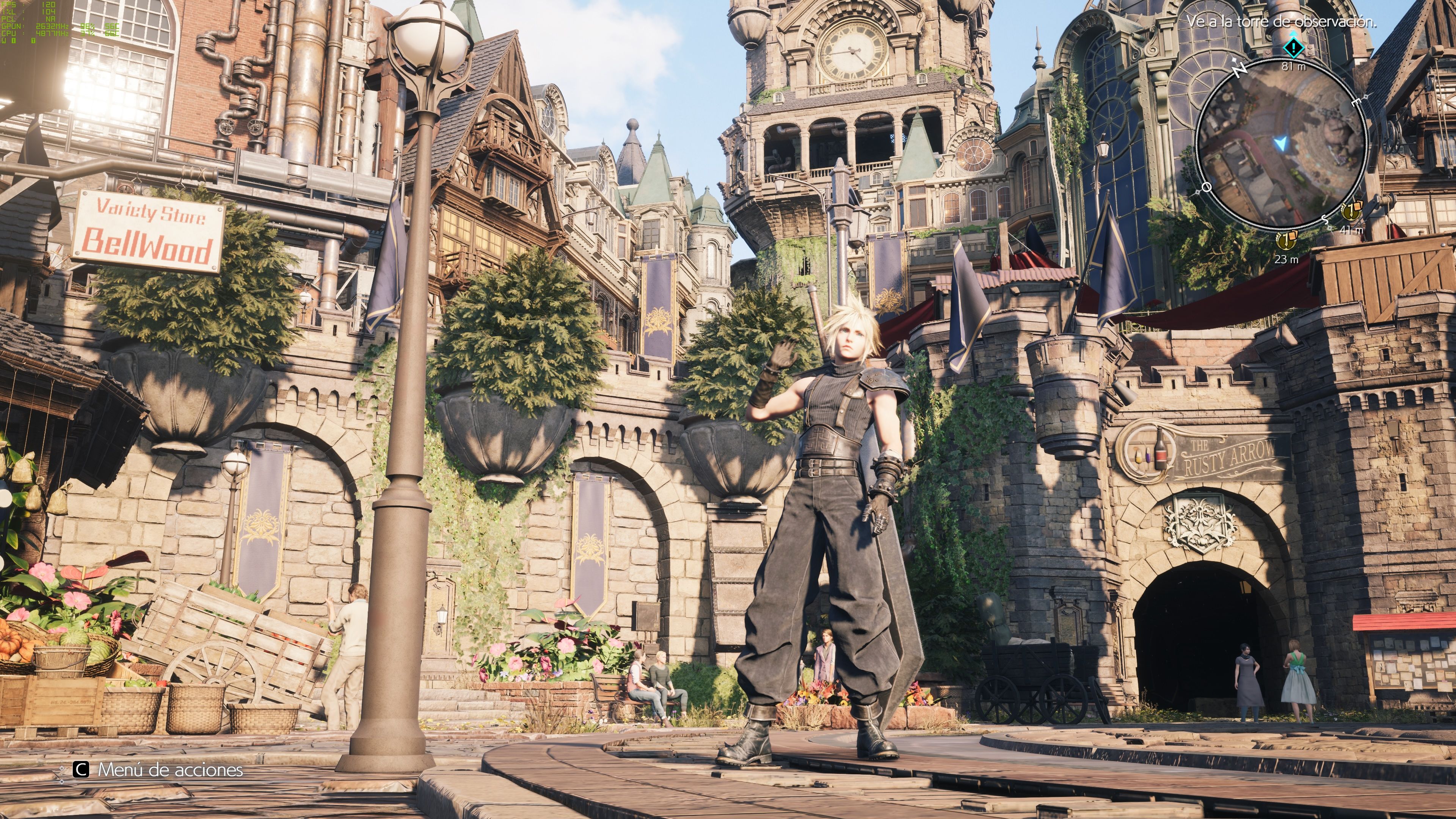Screen dimensions: 1456x819
Task: Click the quest marker labeled 41 m
Action: pyautogui.click(x=1351, y=212)
